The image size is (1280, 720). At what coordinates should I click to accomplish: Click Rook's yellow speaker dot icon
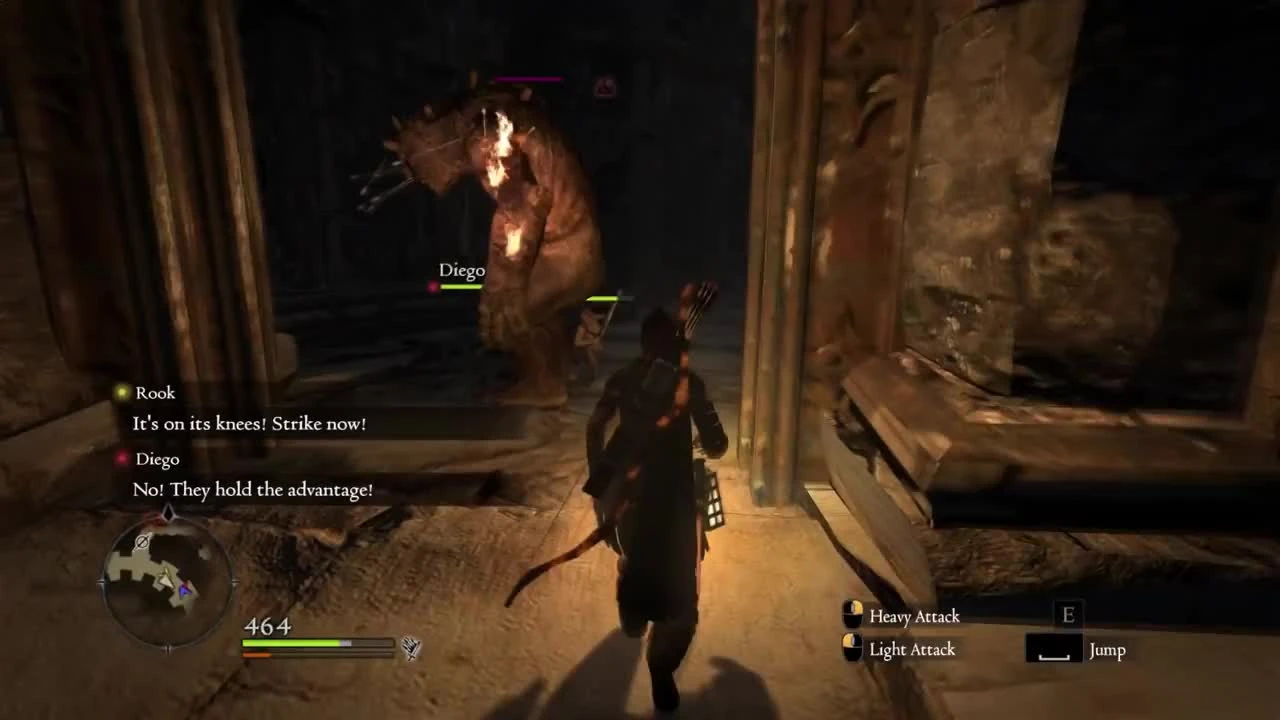tap(121, 392)
